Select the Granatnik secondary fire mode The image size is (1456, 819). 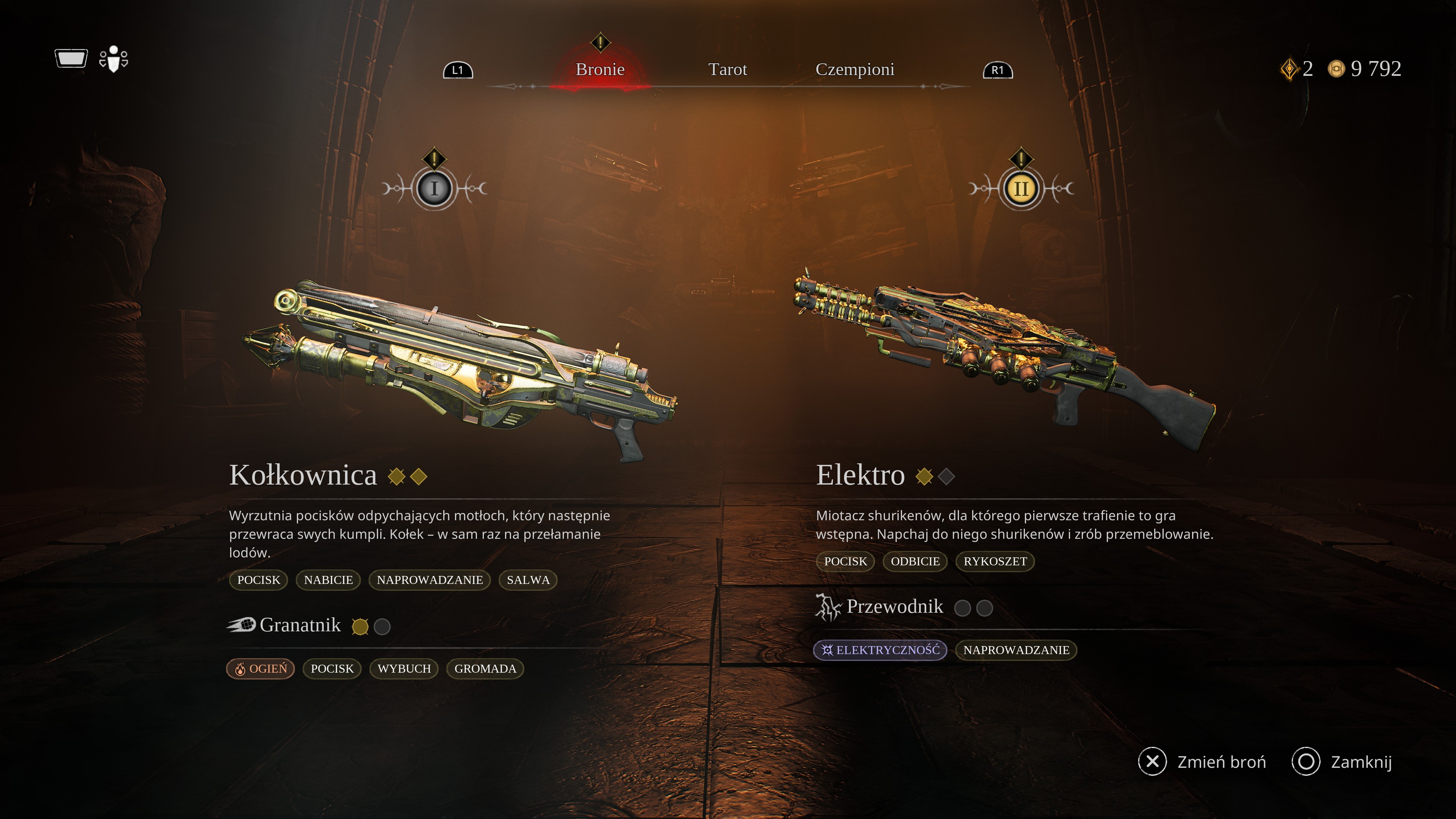(300, 625)
